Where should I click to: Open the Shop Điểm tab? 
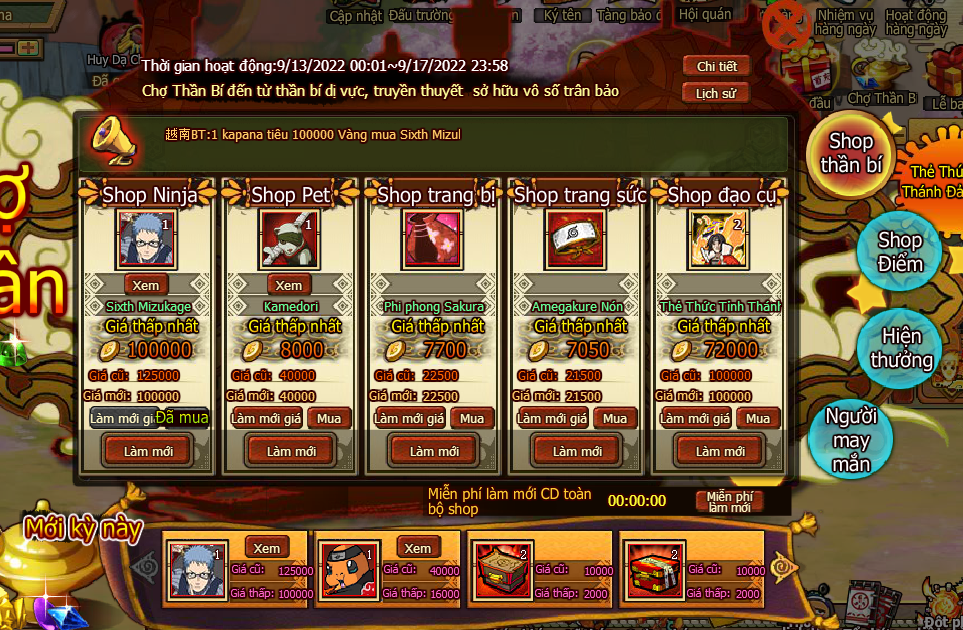[899, 252]
